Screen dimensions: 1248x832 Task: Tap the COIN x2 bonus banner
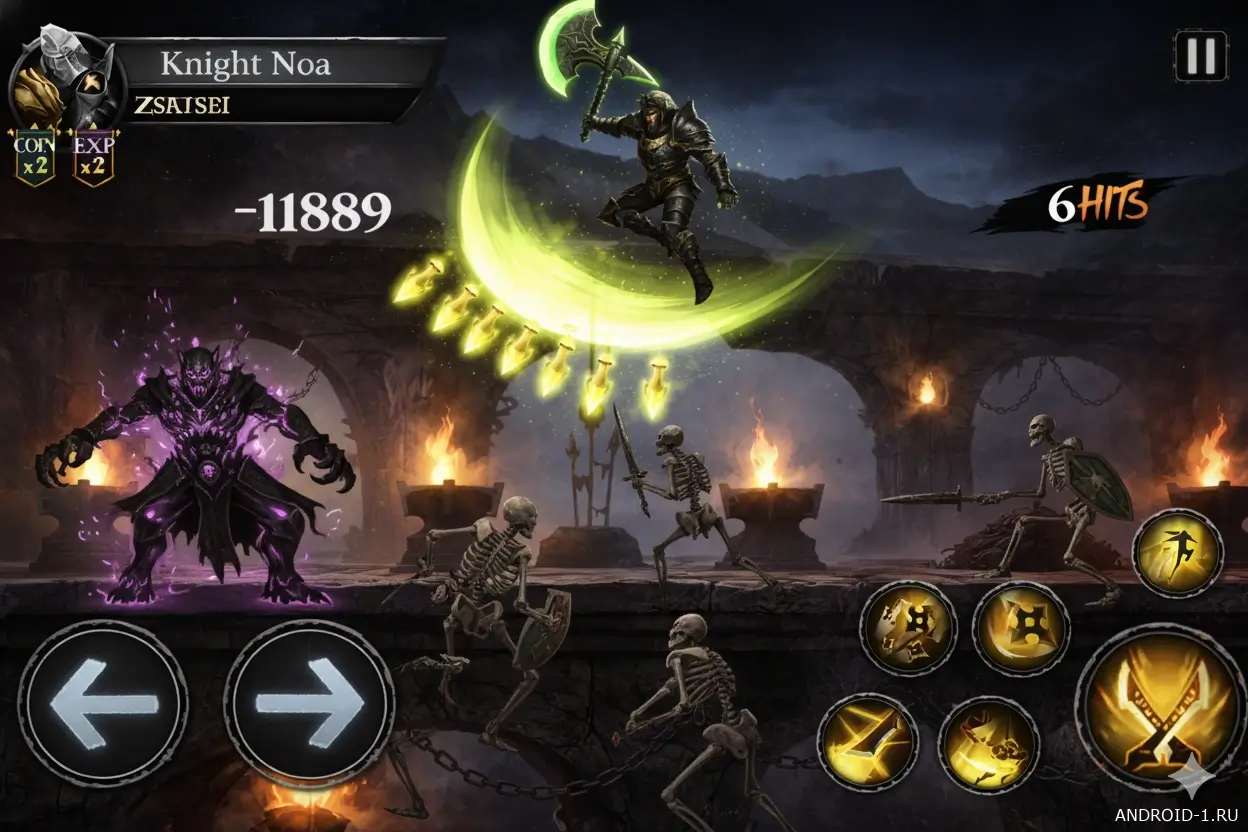point(32,158)
